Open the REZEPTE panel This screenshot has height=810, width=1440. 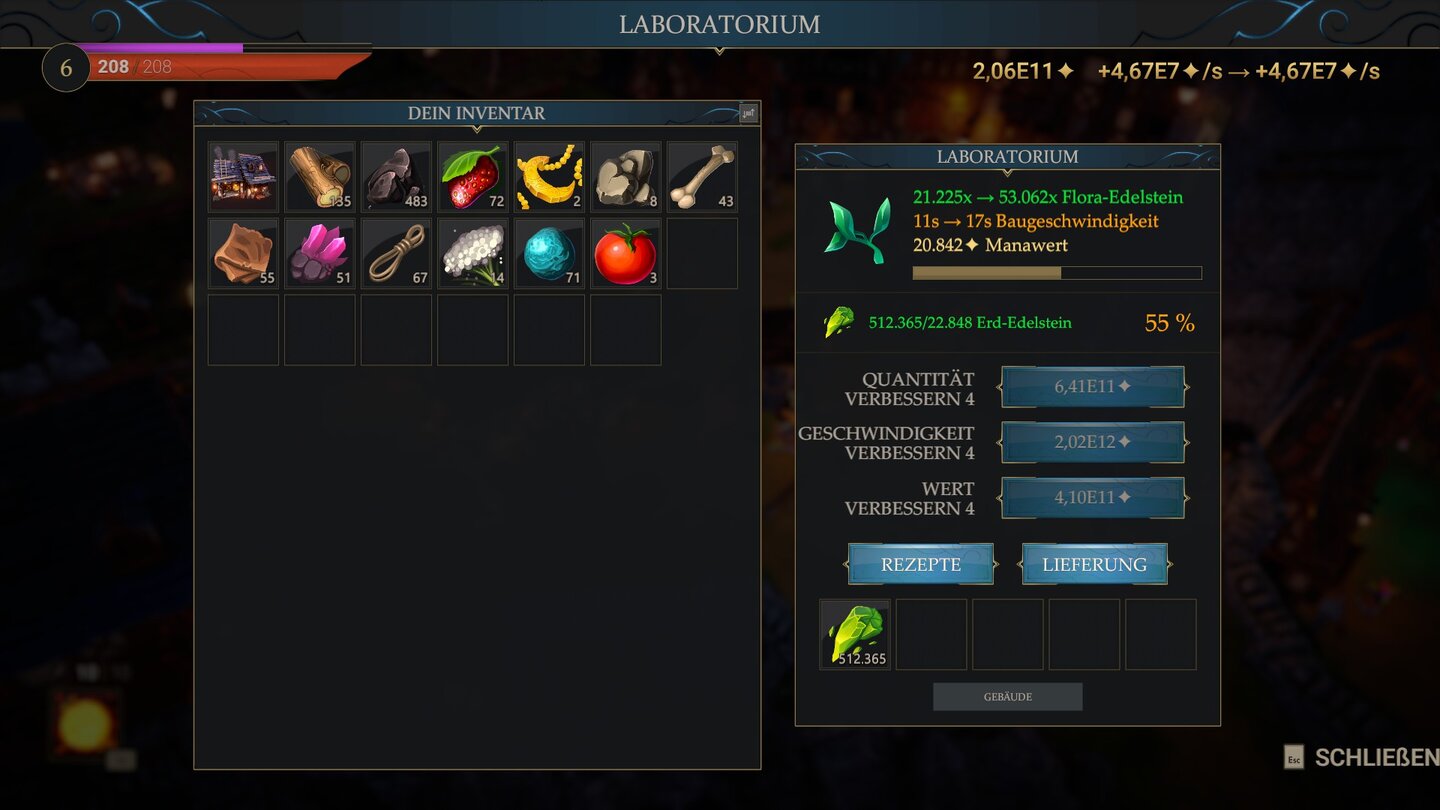[x=920, y=563]
